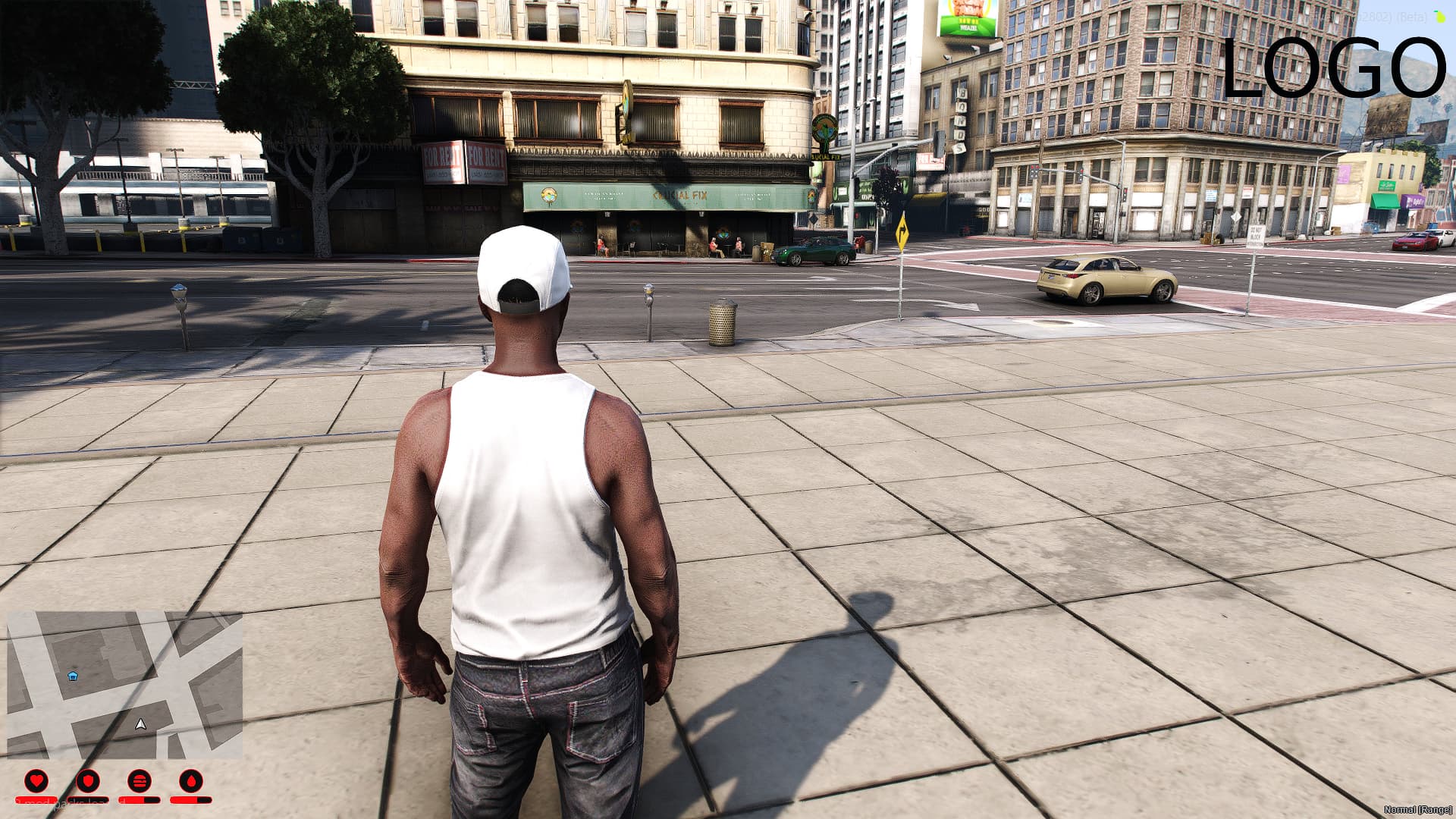Select the shield armor icon
Screen dimensions: 1456x819
[88, 780]
